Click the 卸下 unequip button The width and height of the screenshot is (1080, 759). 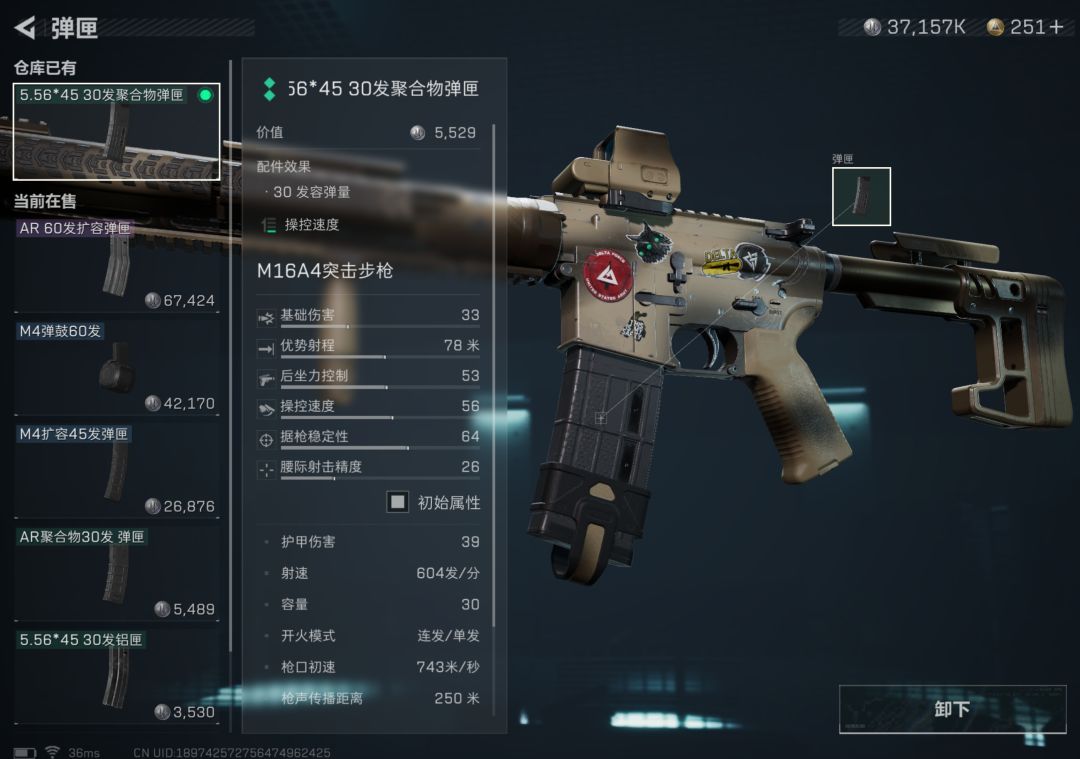pyautogui.click(x=952, y=709)
